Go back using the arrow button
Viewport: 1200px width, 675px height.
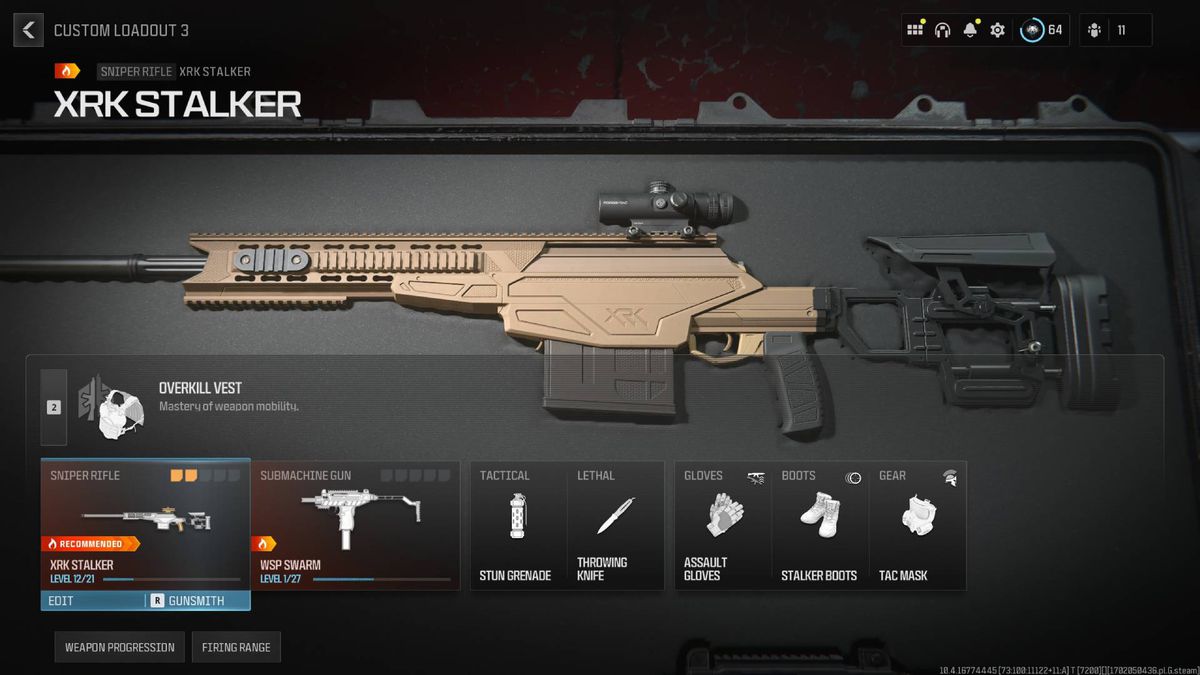[x=28, y=30]
